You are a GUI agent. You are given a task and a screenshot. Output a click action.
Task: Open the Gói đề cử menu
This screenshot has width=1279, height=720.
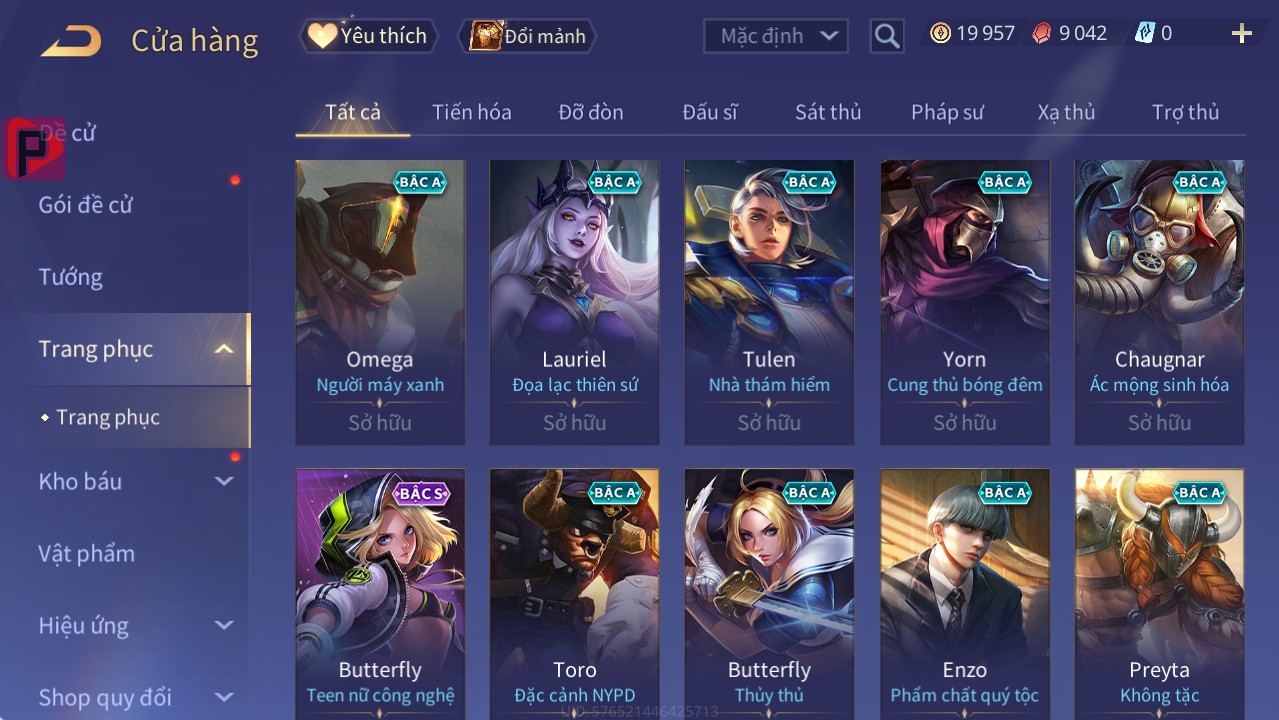pos(86,205)
